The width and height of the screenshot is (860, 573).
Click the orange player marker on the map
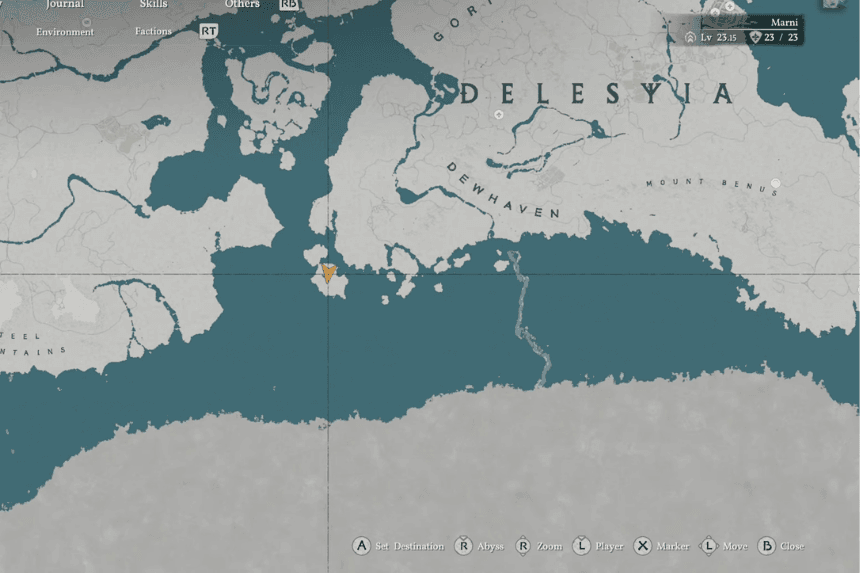(x=328, y=273)
